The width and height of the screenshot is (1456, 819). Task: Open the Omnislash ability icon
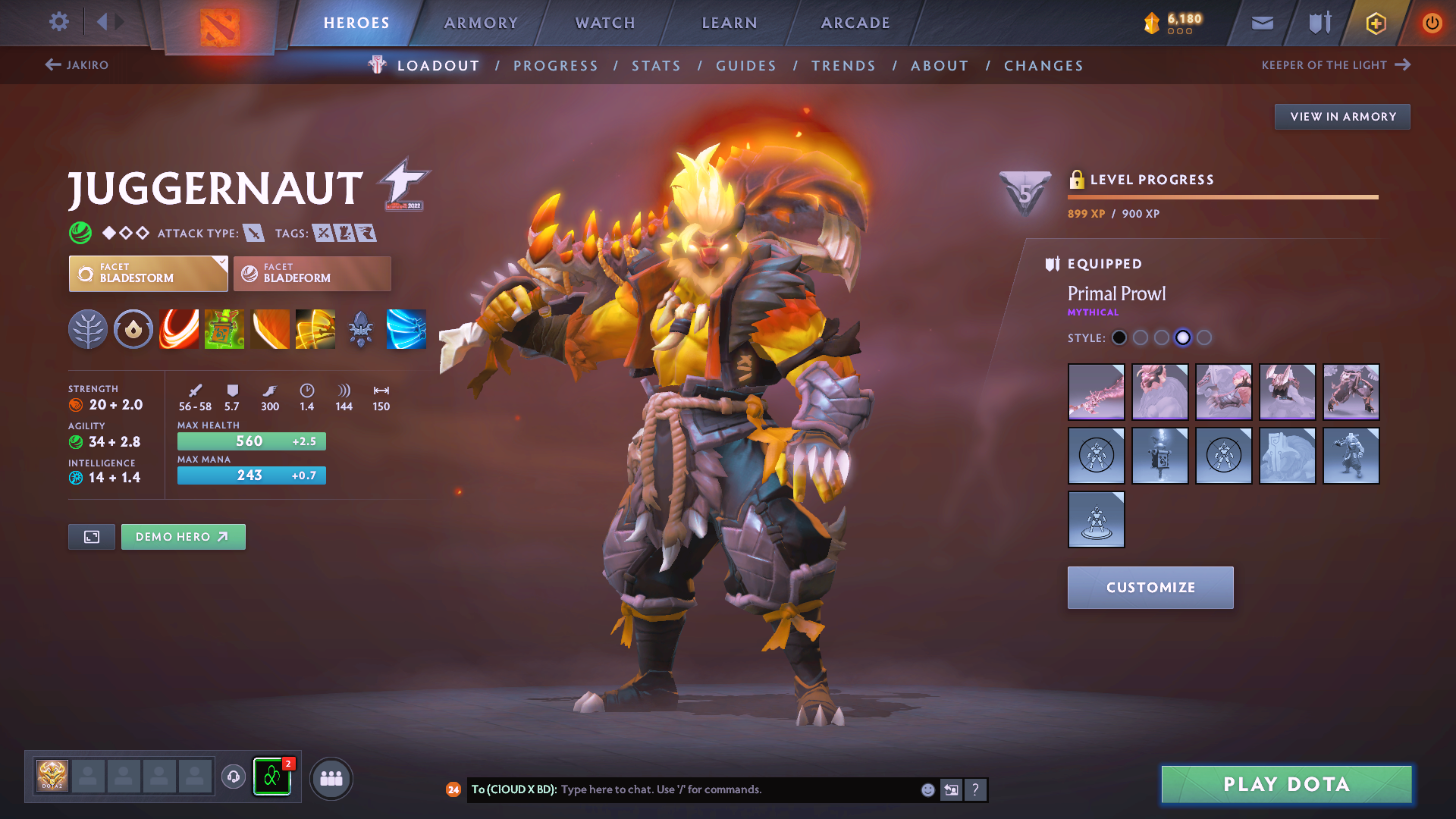[315, 329]
